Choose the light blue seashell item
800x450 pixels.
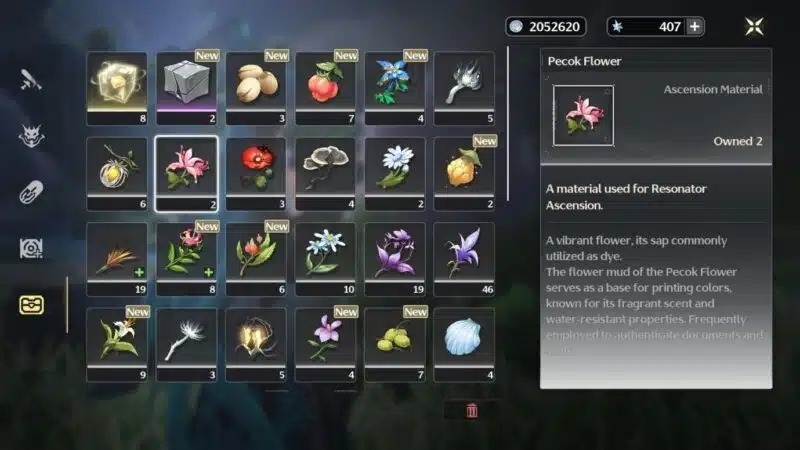tap(464, 338)
